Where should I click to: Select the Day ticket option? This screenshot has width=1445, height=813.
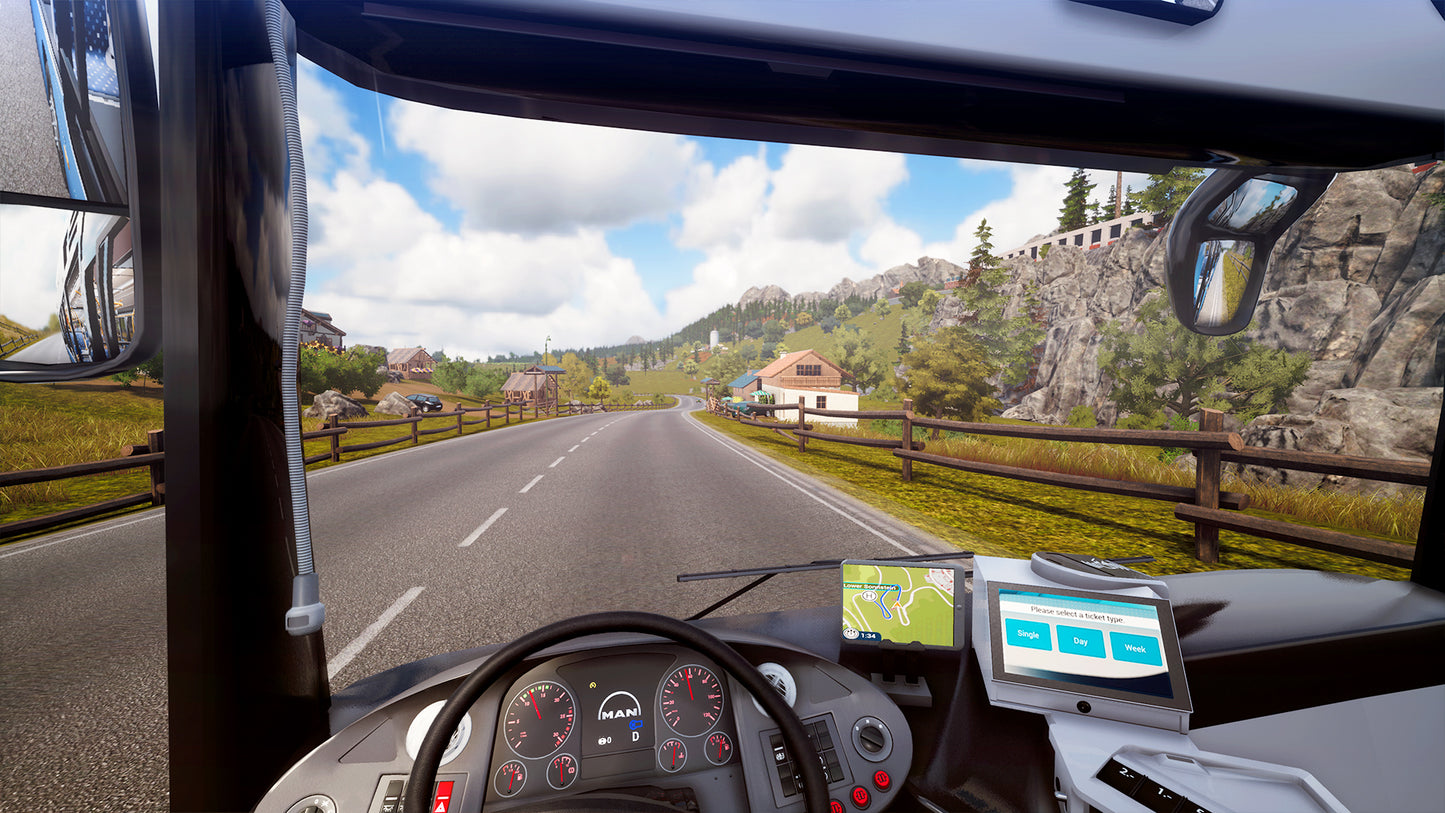coord(1080,642)
